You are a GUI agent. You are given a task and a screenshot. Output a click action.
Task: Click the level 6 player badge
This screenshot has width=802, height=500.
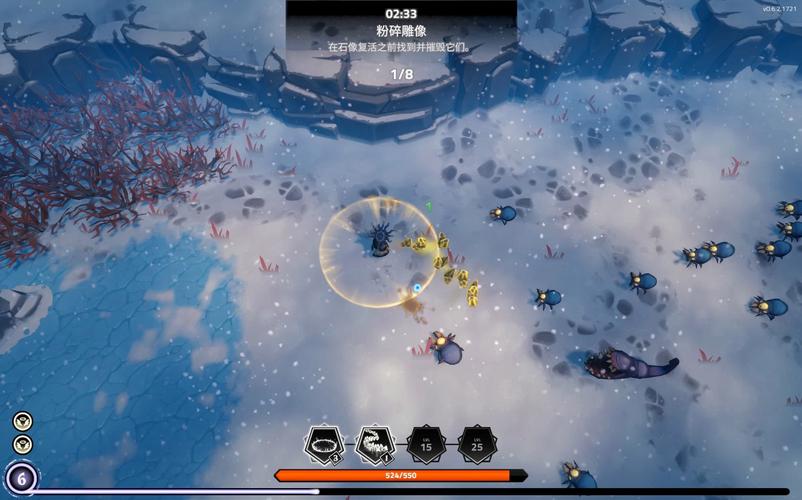pos(20,478)
